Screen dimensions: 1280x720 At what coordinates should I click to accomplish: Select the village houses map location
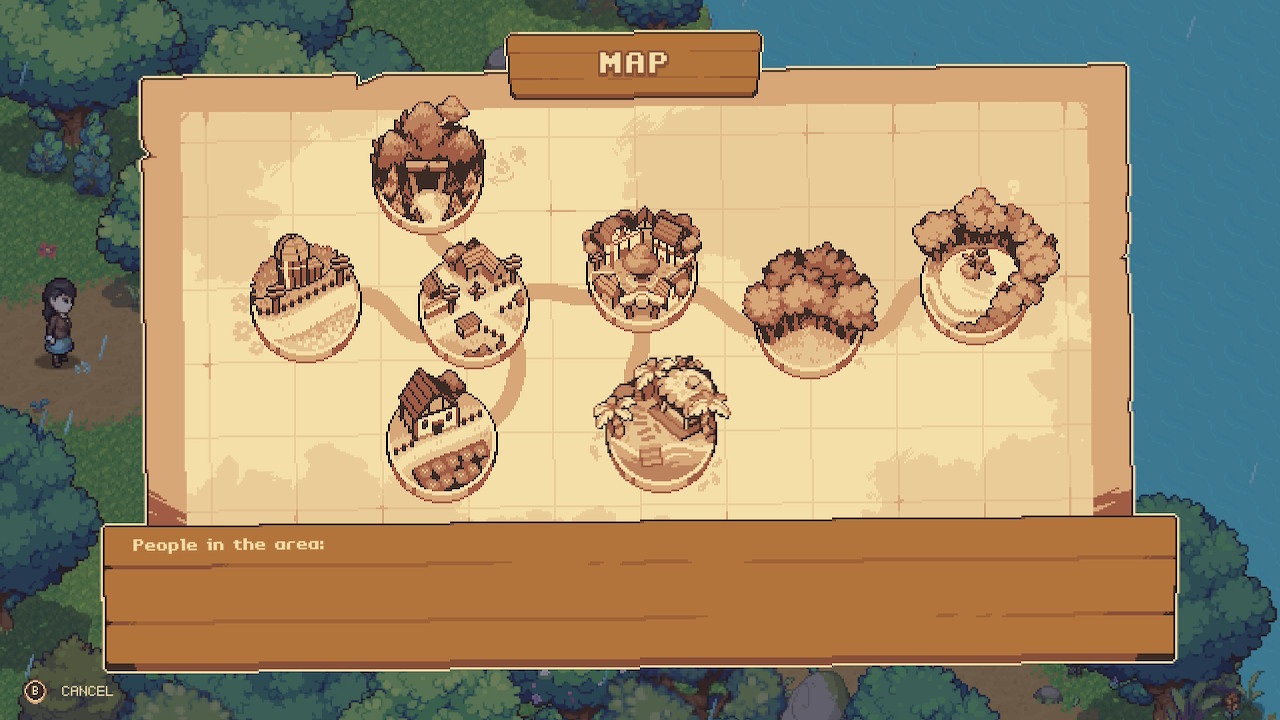473,304
